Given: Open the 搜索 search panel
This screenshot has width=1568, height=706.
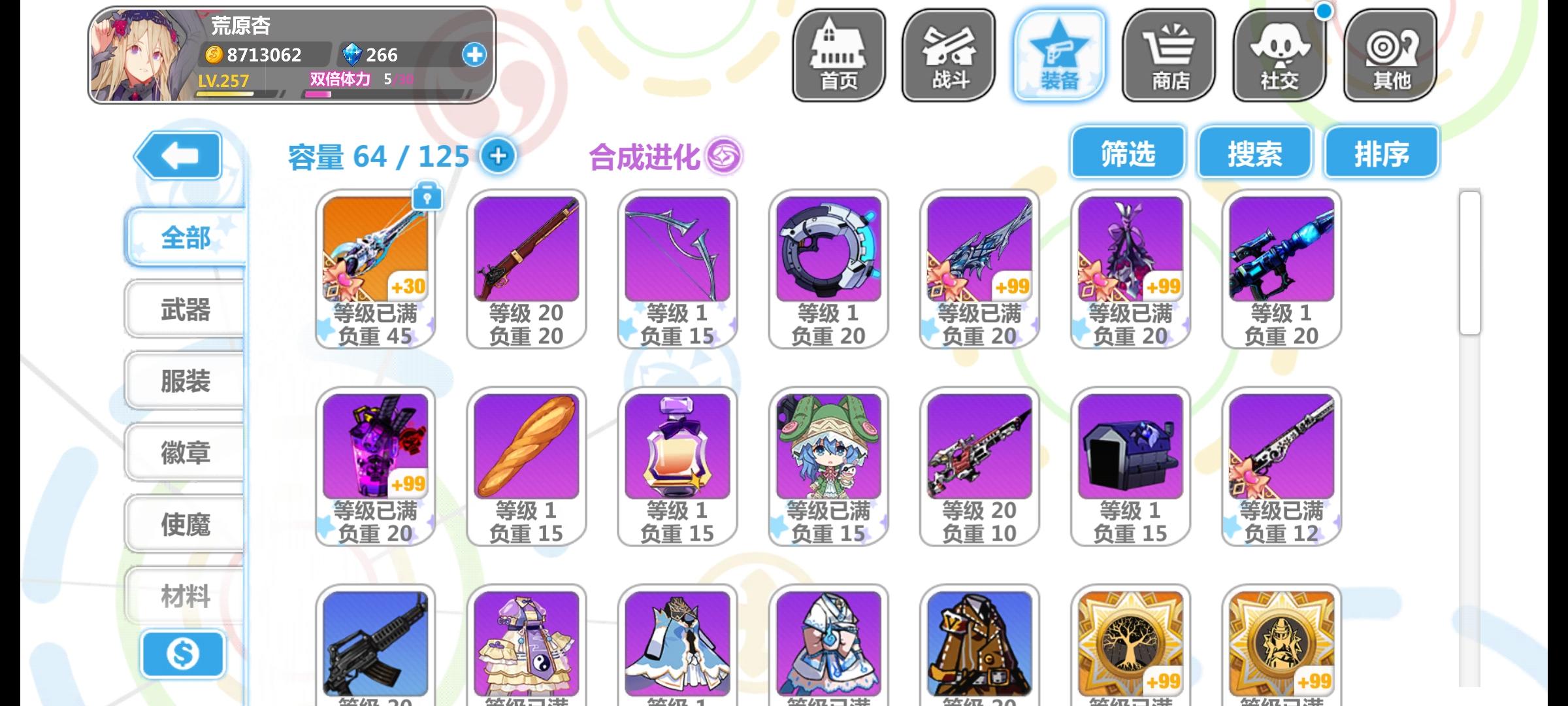Looking at the screenshot, I should tap(1254, 154).
